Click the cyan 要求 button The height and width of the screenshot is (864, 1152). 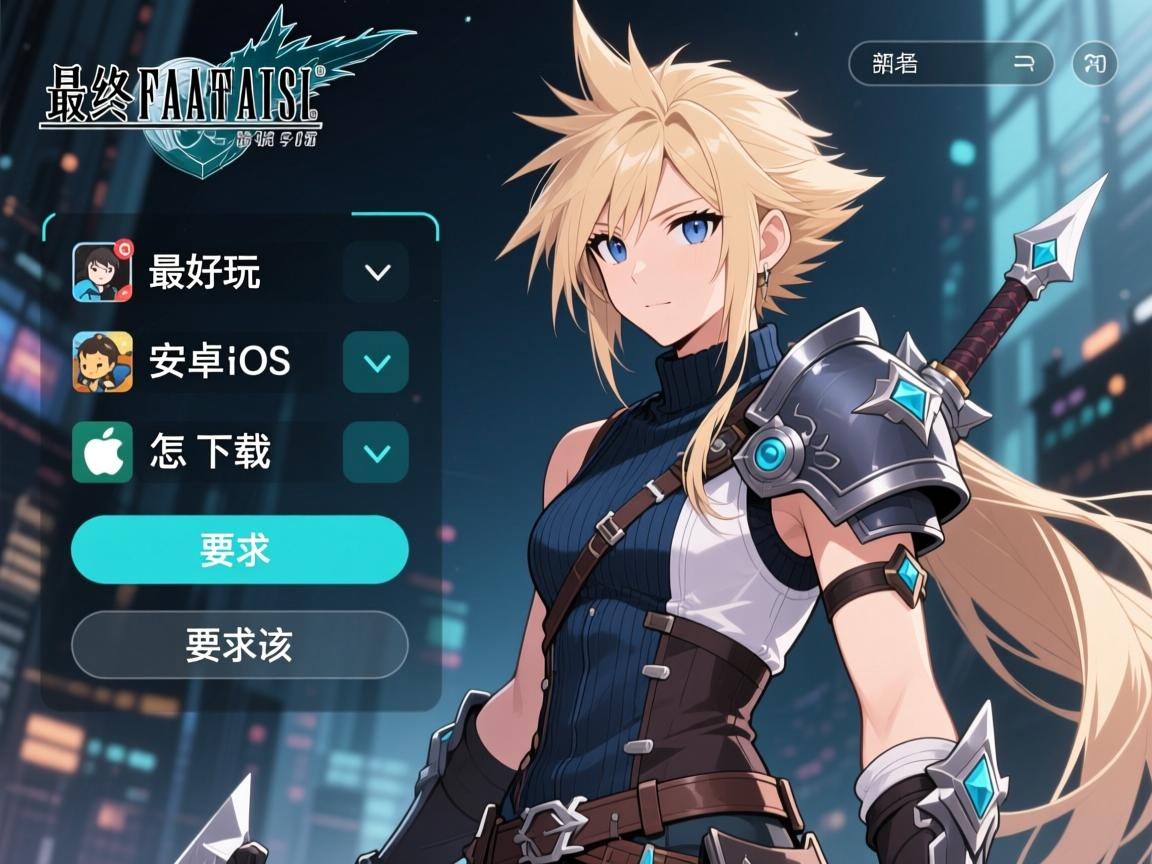pos(240,550)
